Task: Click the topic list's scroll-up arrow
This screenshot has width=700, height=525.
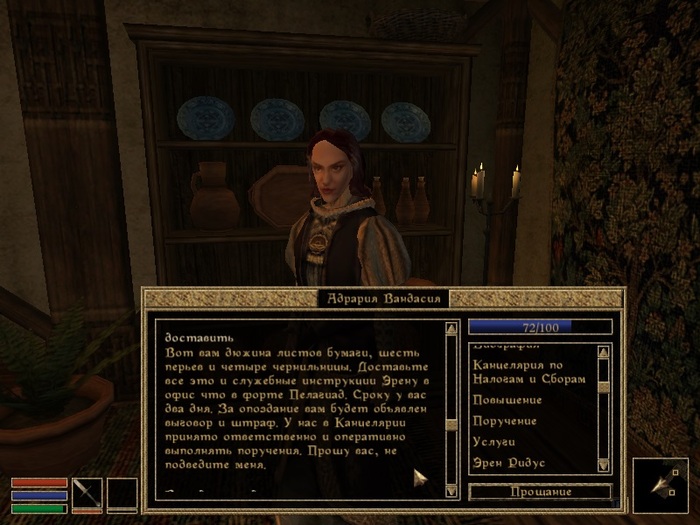Action: (x=603, y=352)
